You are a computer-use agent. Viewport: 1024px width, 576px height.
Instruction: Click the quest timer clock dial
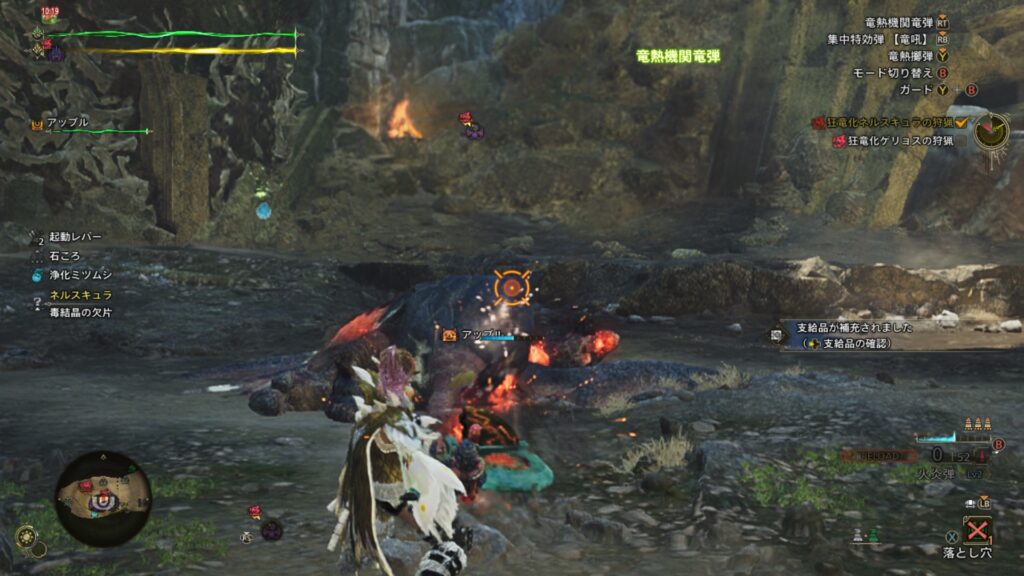point(992,129)
